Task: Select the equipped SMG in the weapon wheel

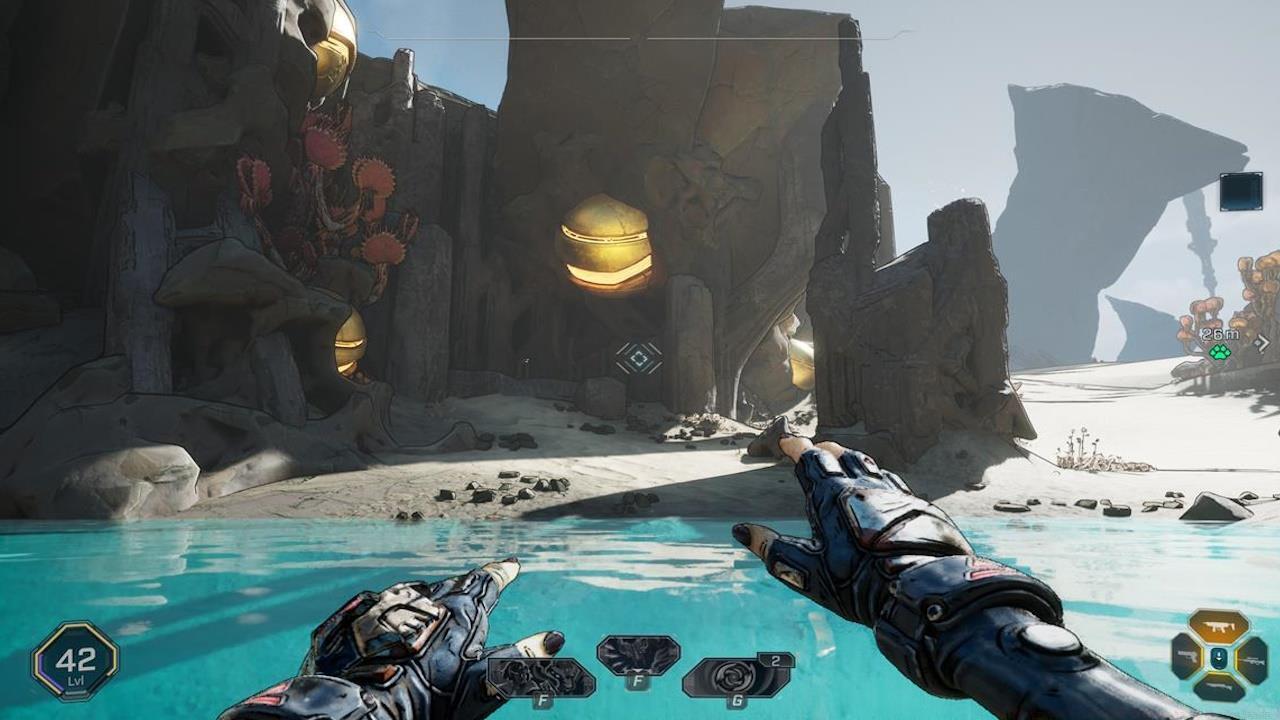Action: pos(1219,625)
